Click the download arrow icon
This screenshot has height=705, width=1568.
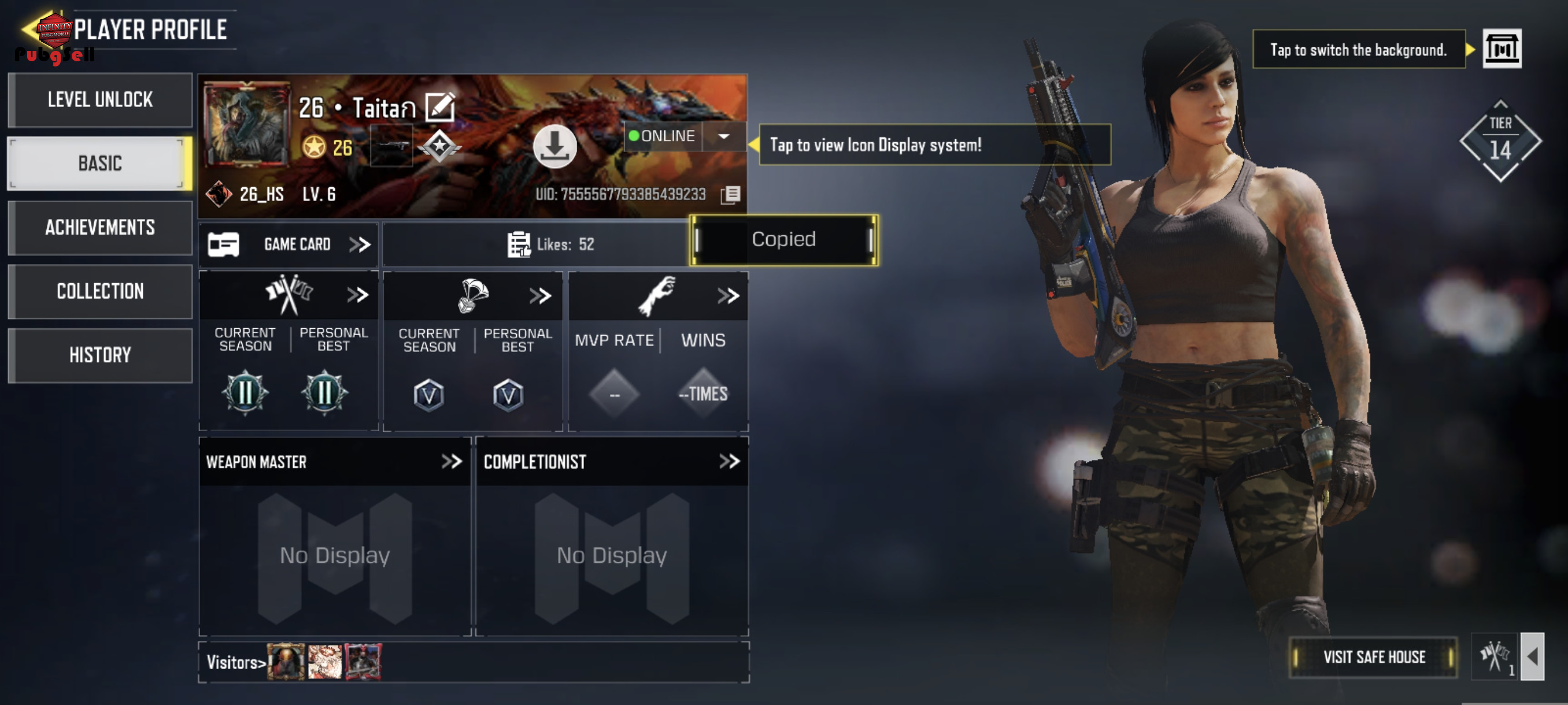(554, 146)
